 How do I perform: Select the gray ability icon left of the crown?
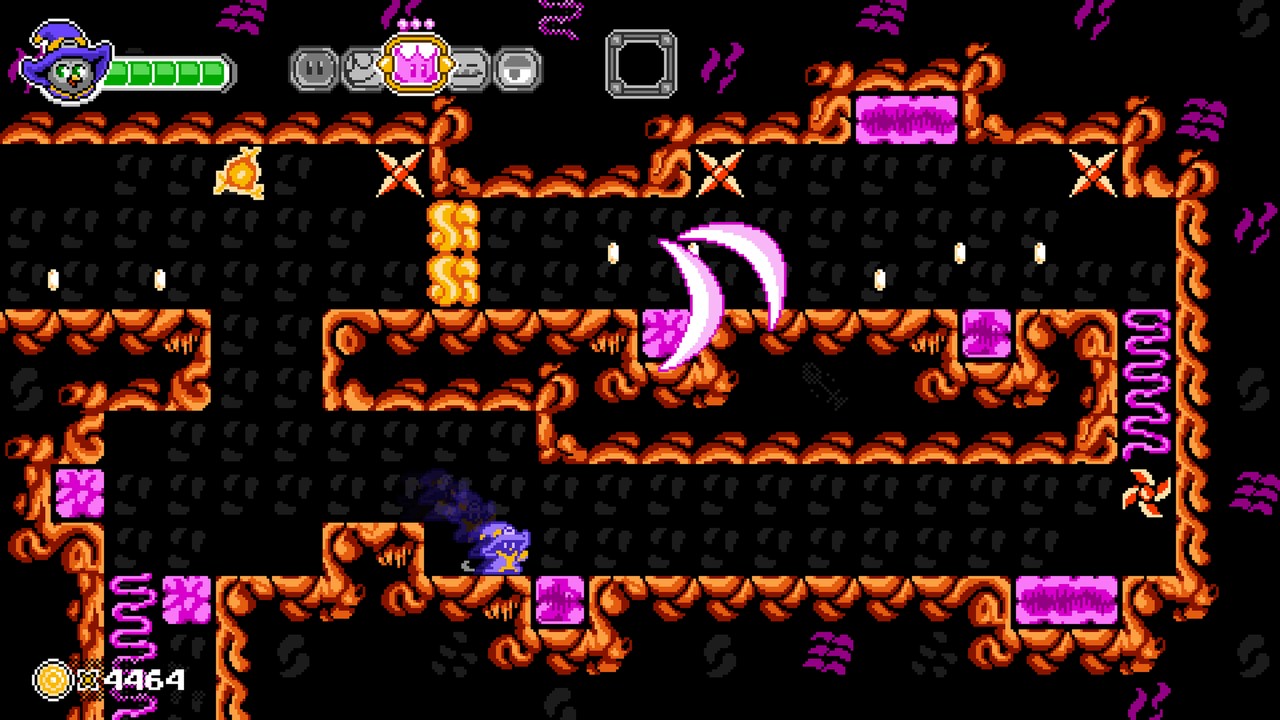pyautogui.click(x=363, y=67)
